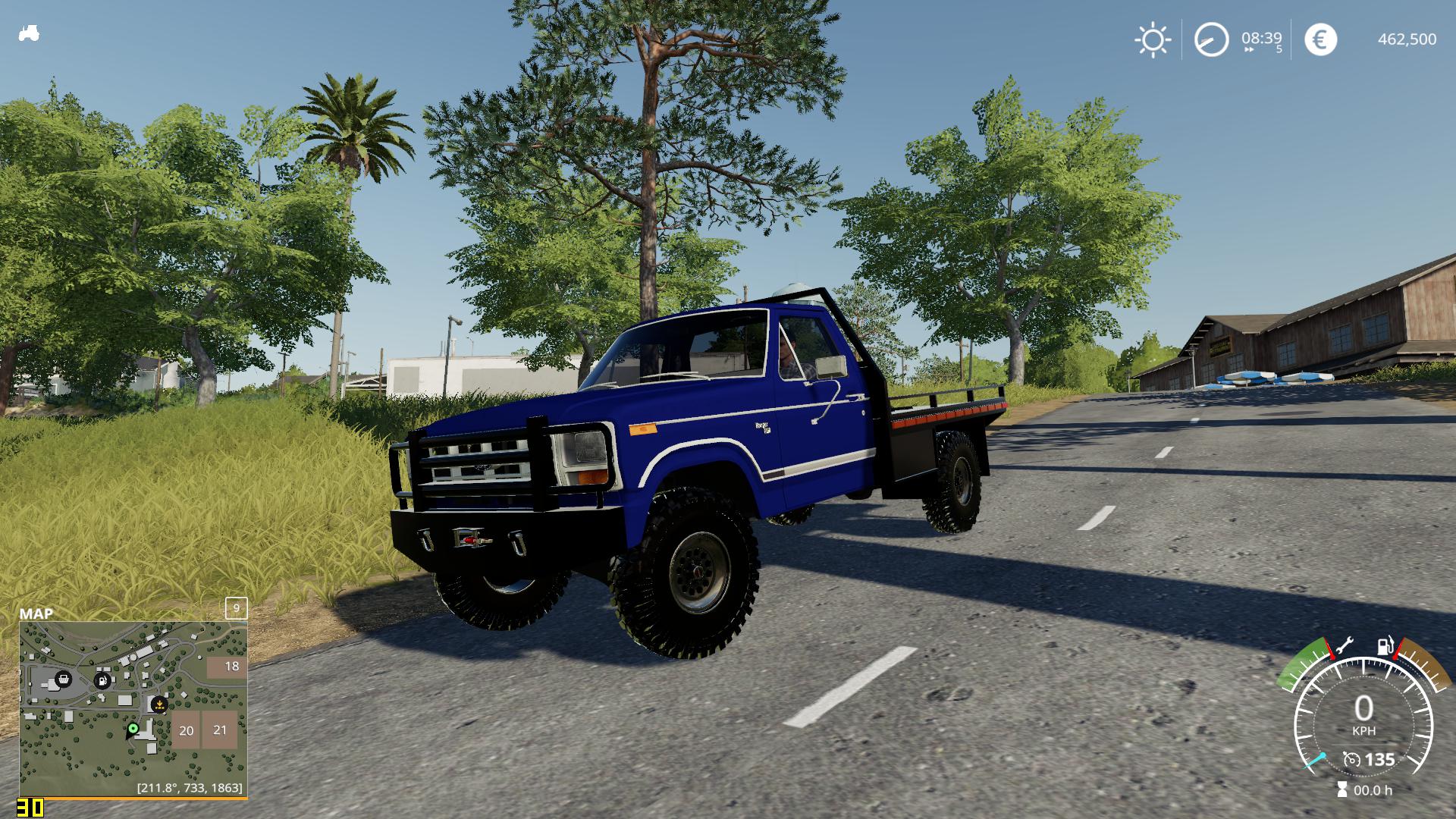Click the fuel pump gauge icon
Screen dimensions: 1456x819
tap(1385, 647)
